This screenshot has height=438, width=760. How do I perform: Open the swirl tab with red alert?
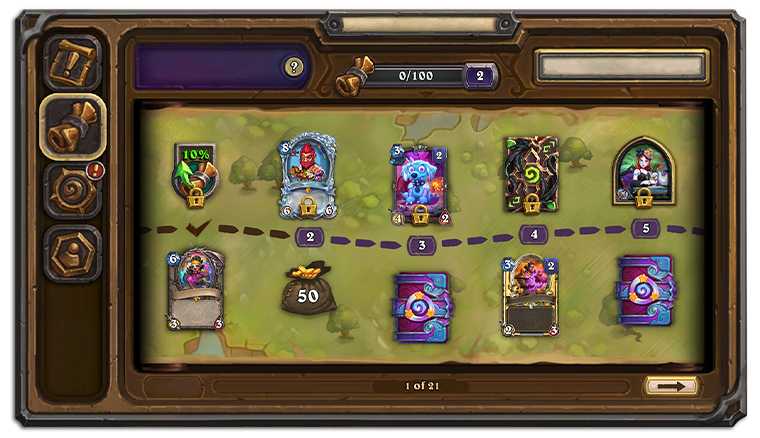point(73,189)
